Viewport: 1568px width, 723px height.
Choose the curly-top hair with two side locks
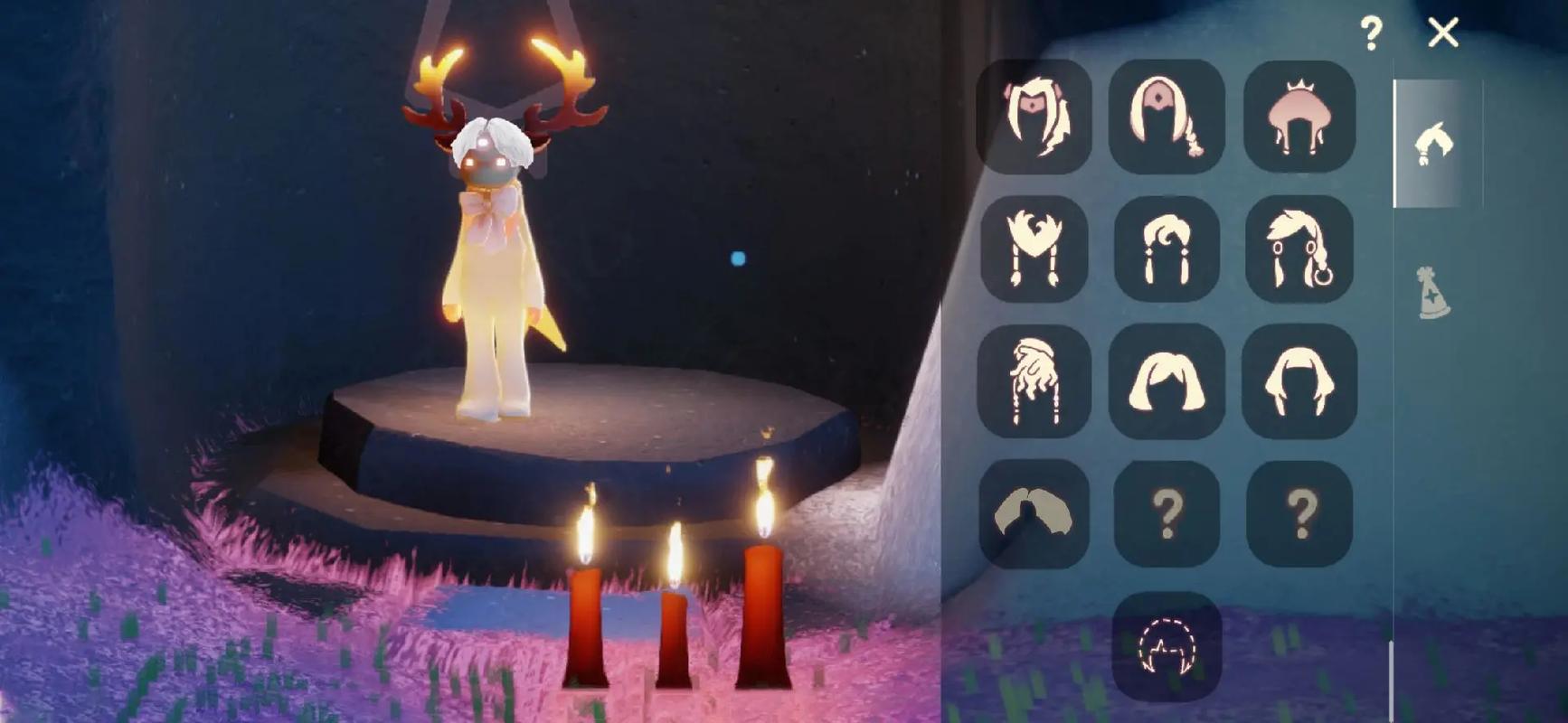pyautogui.click(x=1167, y=249)
